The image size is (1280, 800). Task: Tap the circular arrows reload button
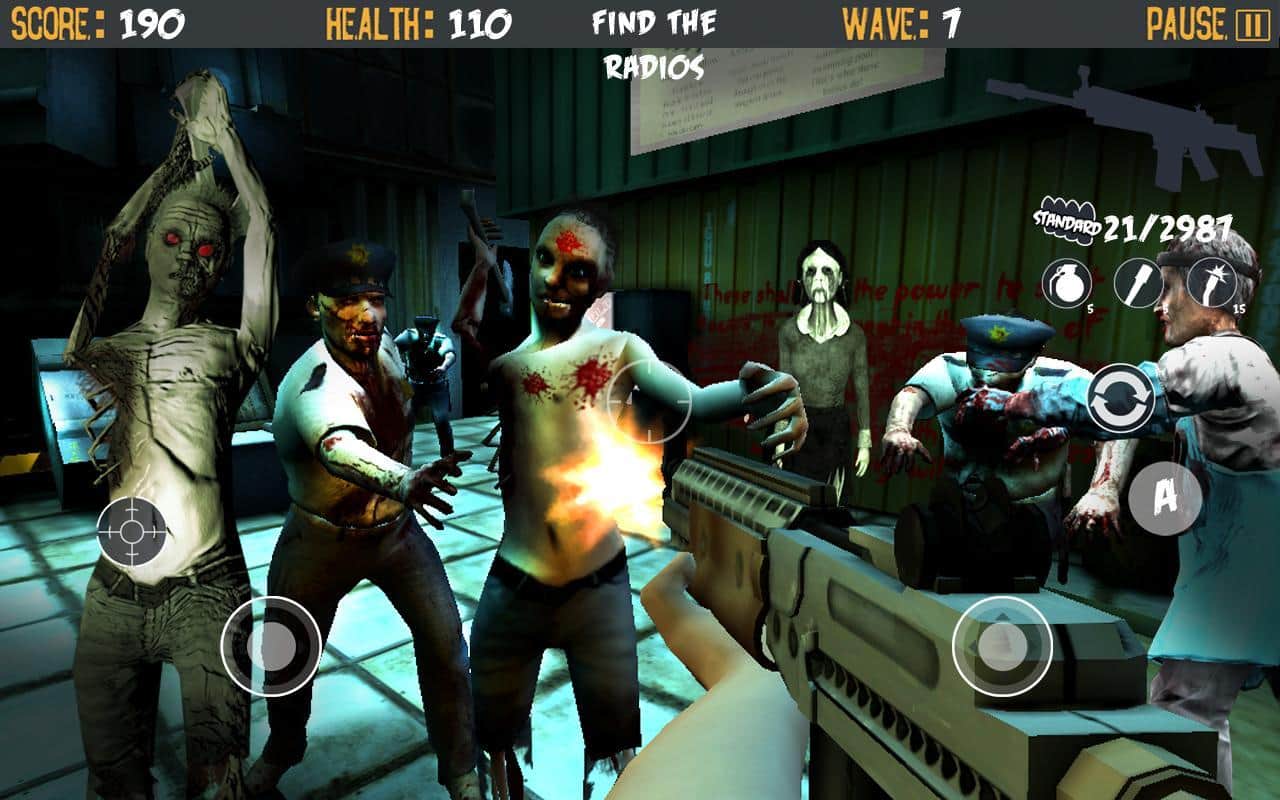[x=1120, y=399]
